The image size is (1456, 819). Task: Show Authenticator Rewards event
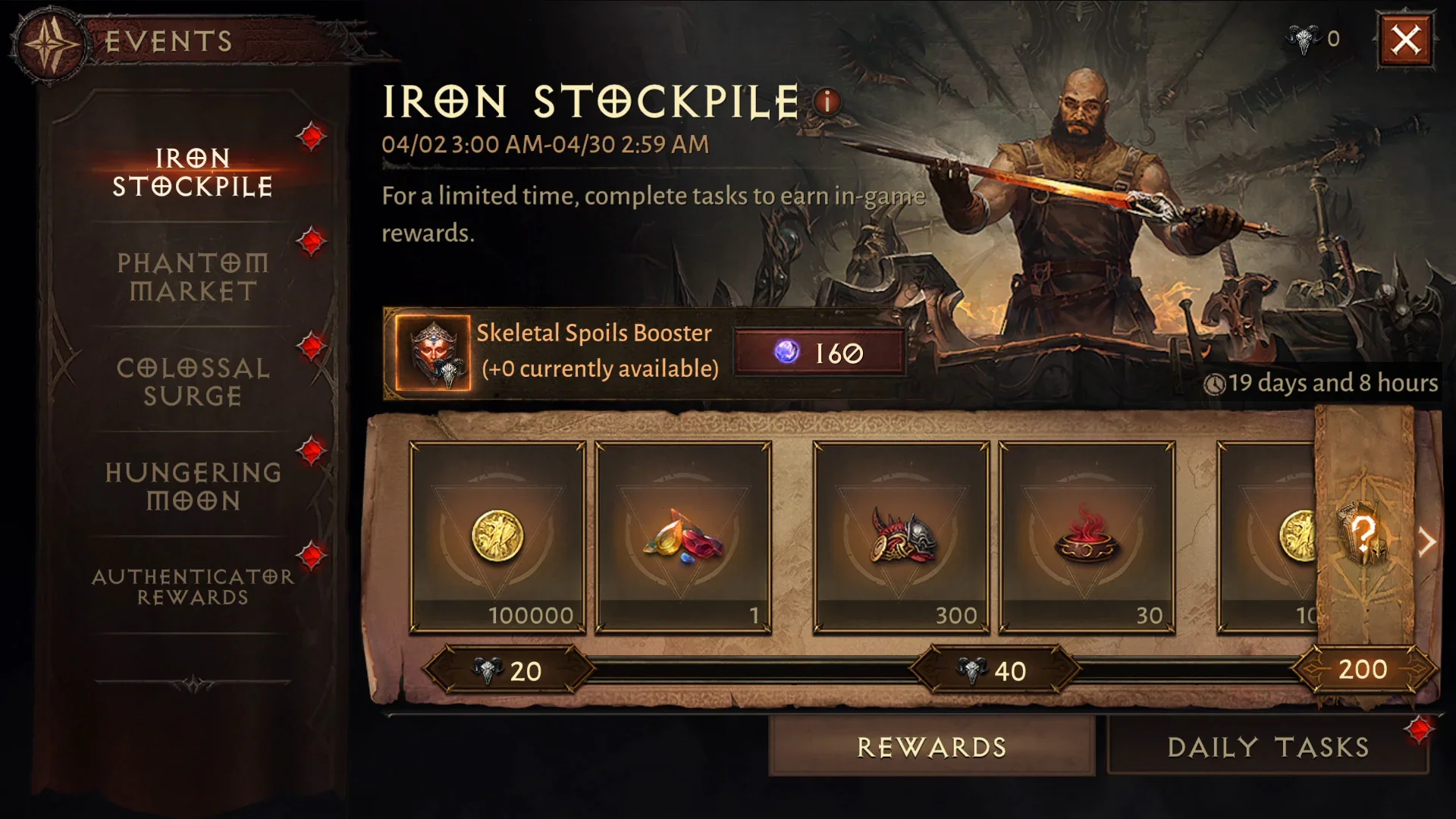(x=193, y=587)
